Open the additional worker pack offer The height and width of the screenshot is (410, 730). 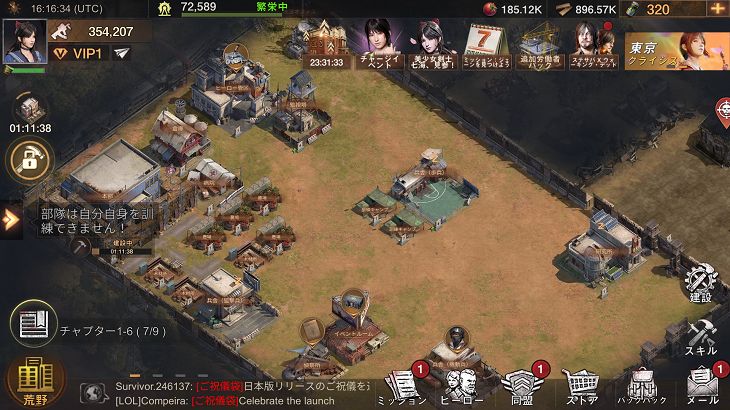tap(541, 45)
